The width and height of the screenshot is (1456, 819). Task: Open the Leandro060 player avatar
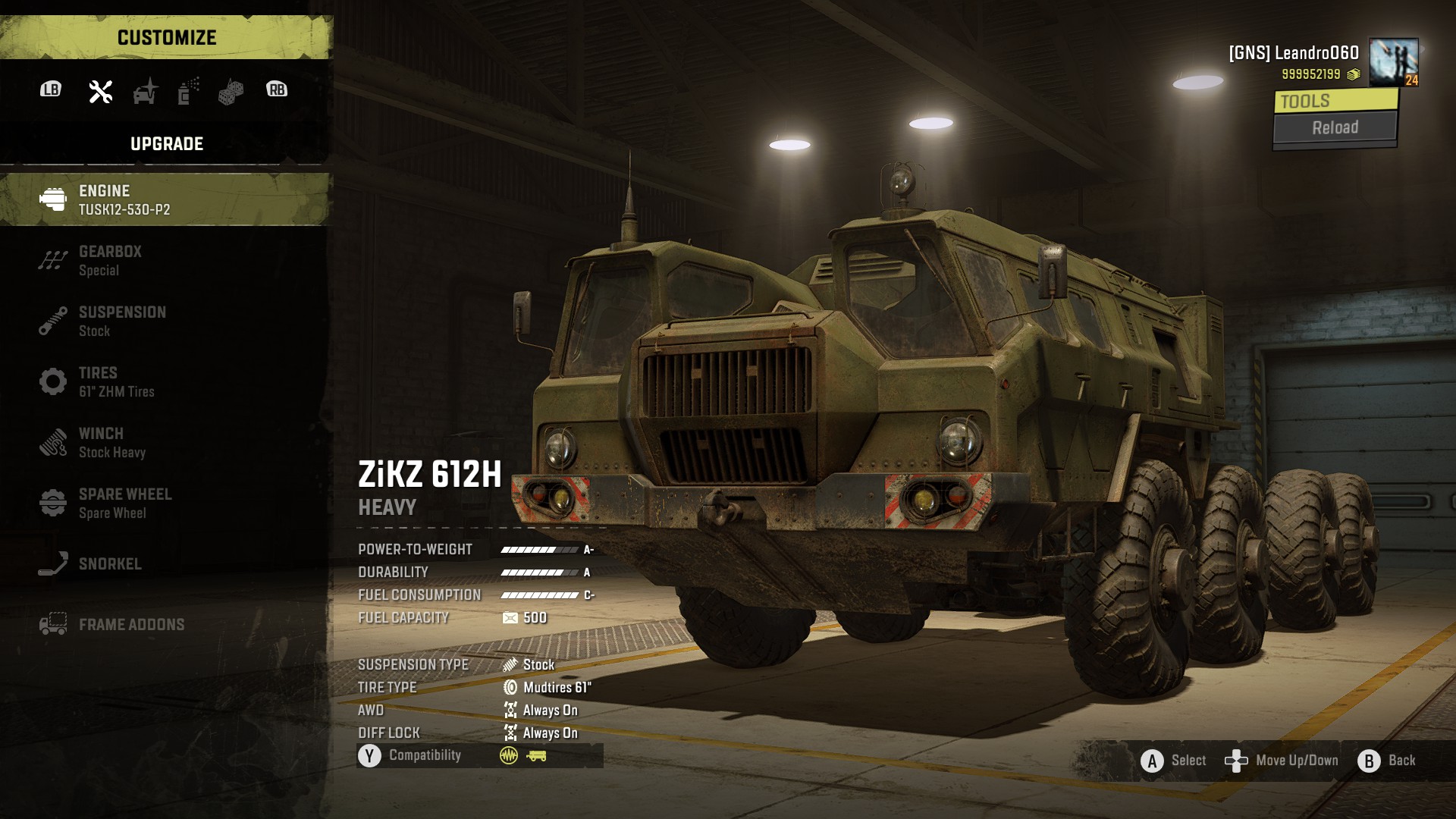click(1394, 61)
